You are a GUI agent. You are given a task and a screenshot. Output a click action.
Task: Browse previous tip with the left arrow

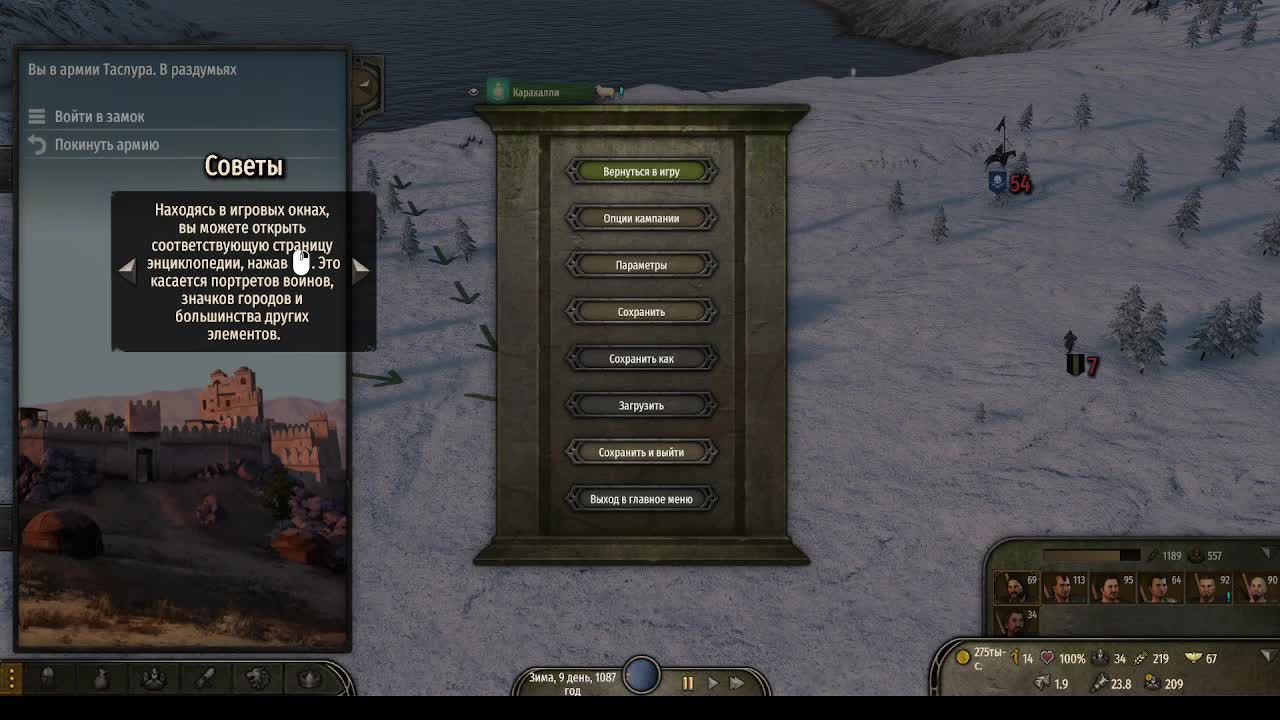pos(128,268)
